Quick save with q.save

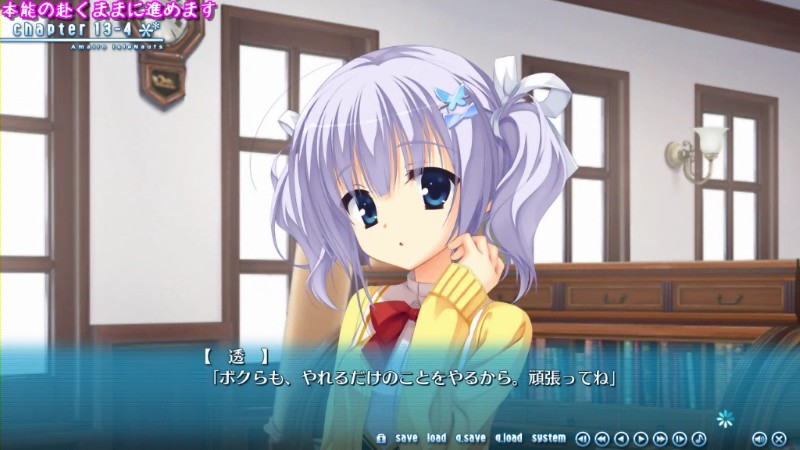[x=470, y=438]
